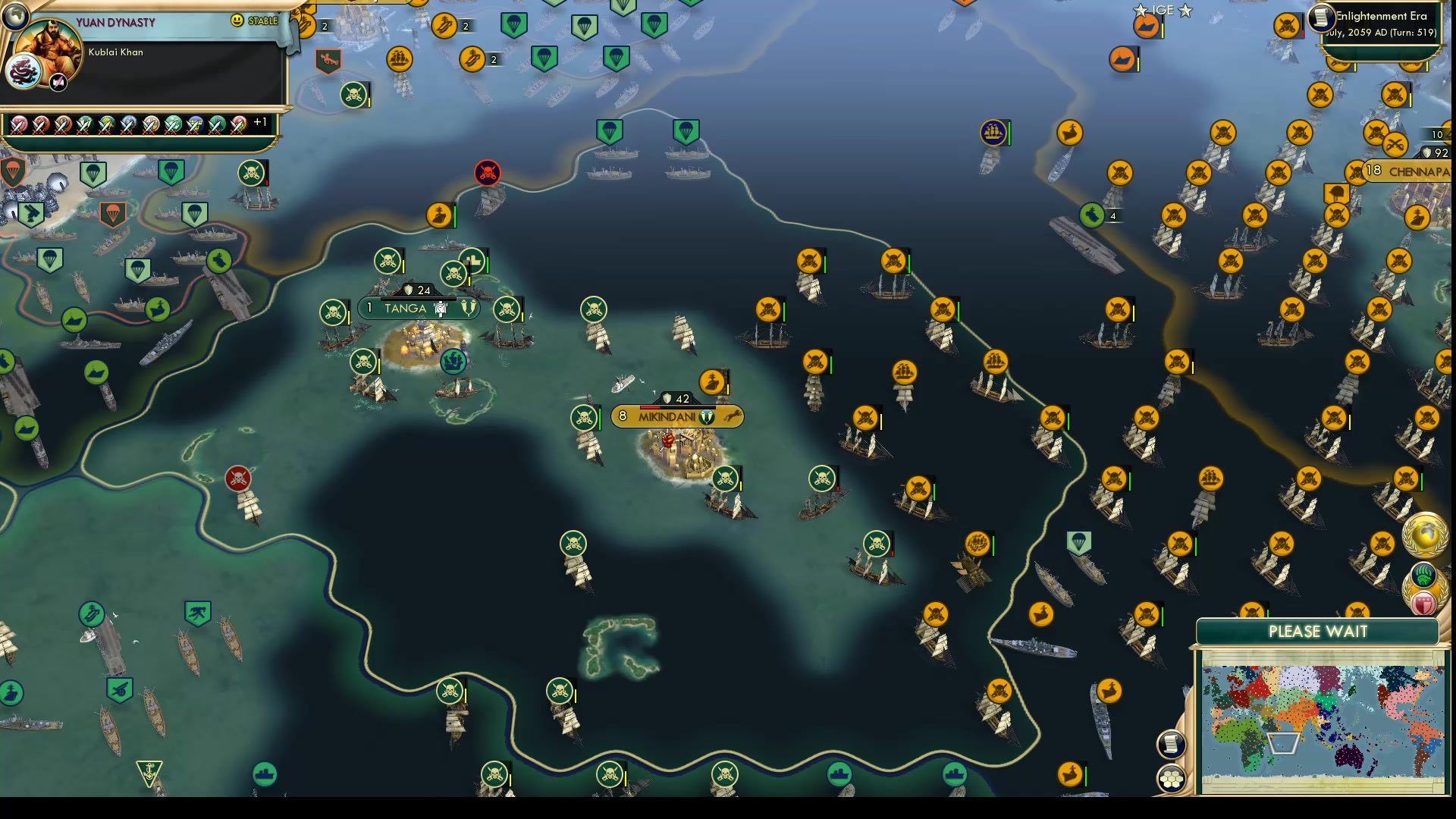This screenshot has height=819, width=1456.
Task: Select the Yuan Dynasty dragon civilization emblem
Action: coord(25,72)
